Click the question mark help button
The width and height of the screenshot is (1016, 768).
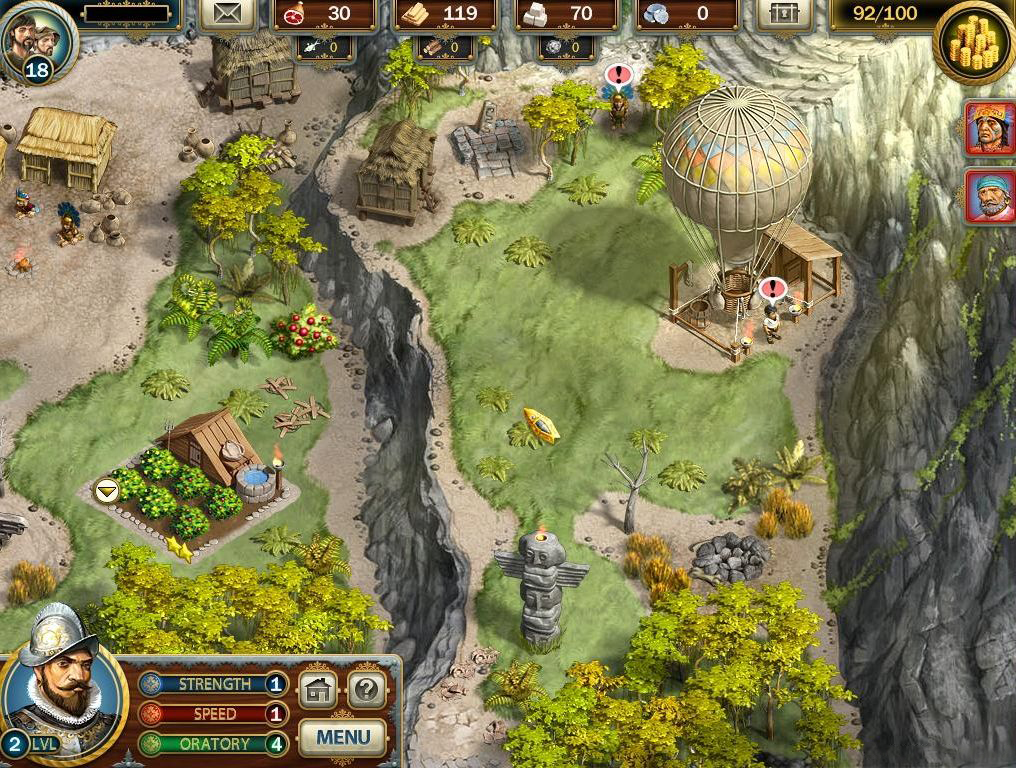pyautogui.click(x=367, y=690)
